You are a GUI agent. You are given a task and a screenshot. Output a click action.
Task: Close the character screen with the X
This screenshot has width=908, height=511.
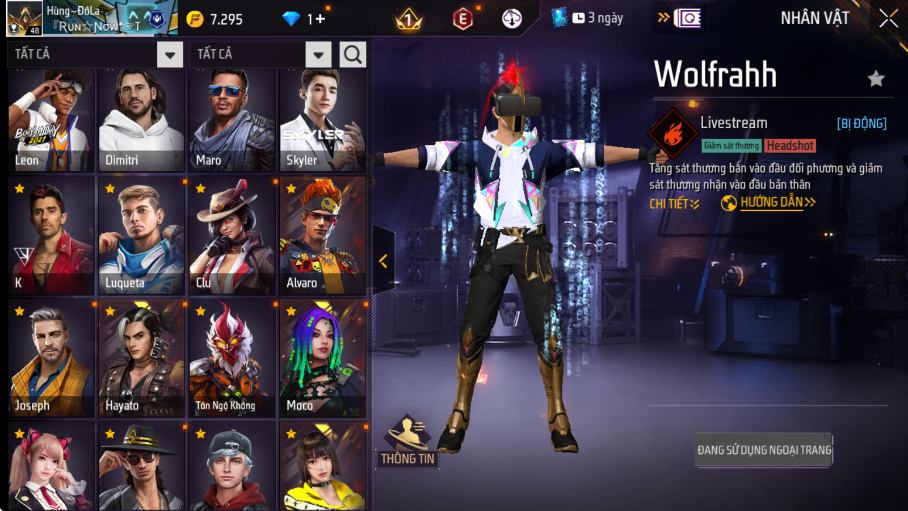[x=888, y=19]
